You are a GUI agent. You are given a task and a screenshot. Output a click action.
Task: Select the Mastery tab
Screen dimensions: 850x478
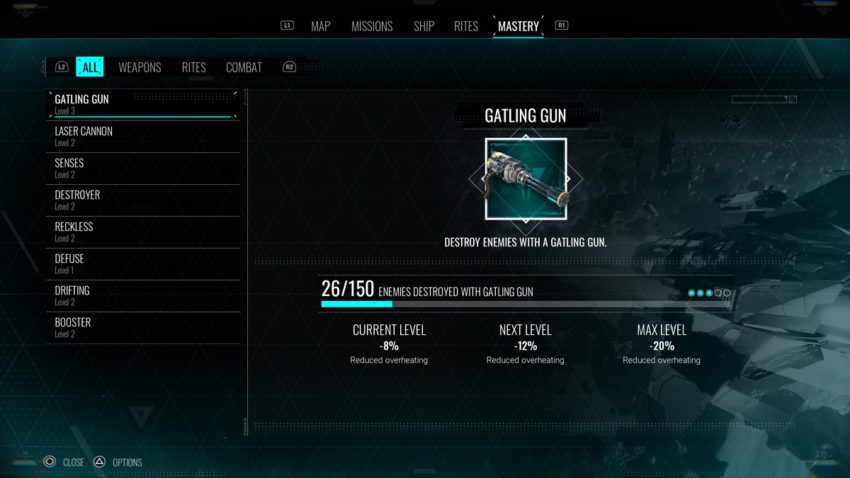click(x=518, y=26)
